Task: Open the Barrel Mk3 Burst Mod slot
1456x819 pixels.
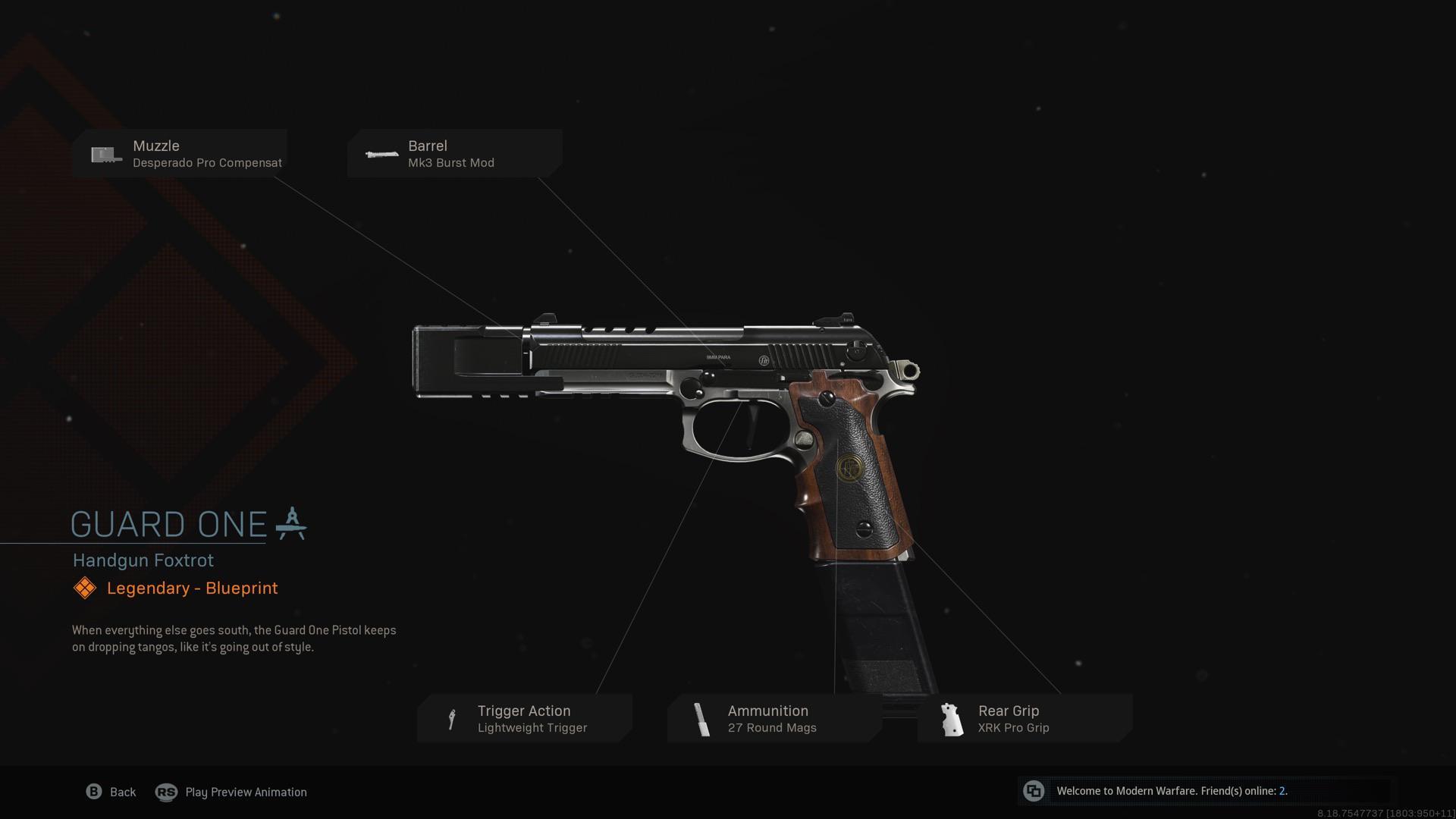Action: (x=454, y=153)
